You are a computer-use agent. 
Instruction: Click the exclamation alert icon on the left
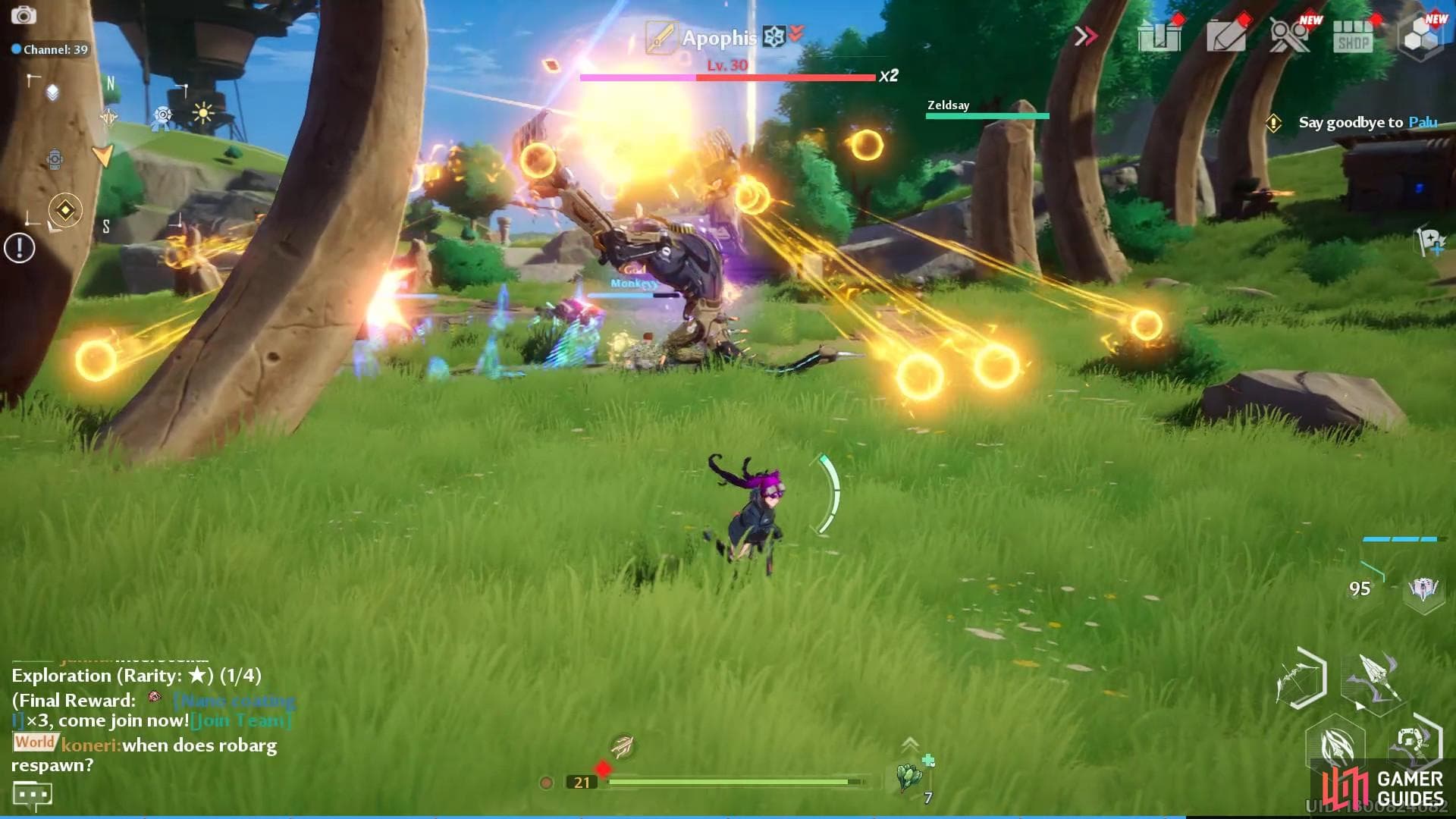pos(19,248)
